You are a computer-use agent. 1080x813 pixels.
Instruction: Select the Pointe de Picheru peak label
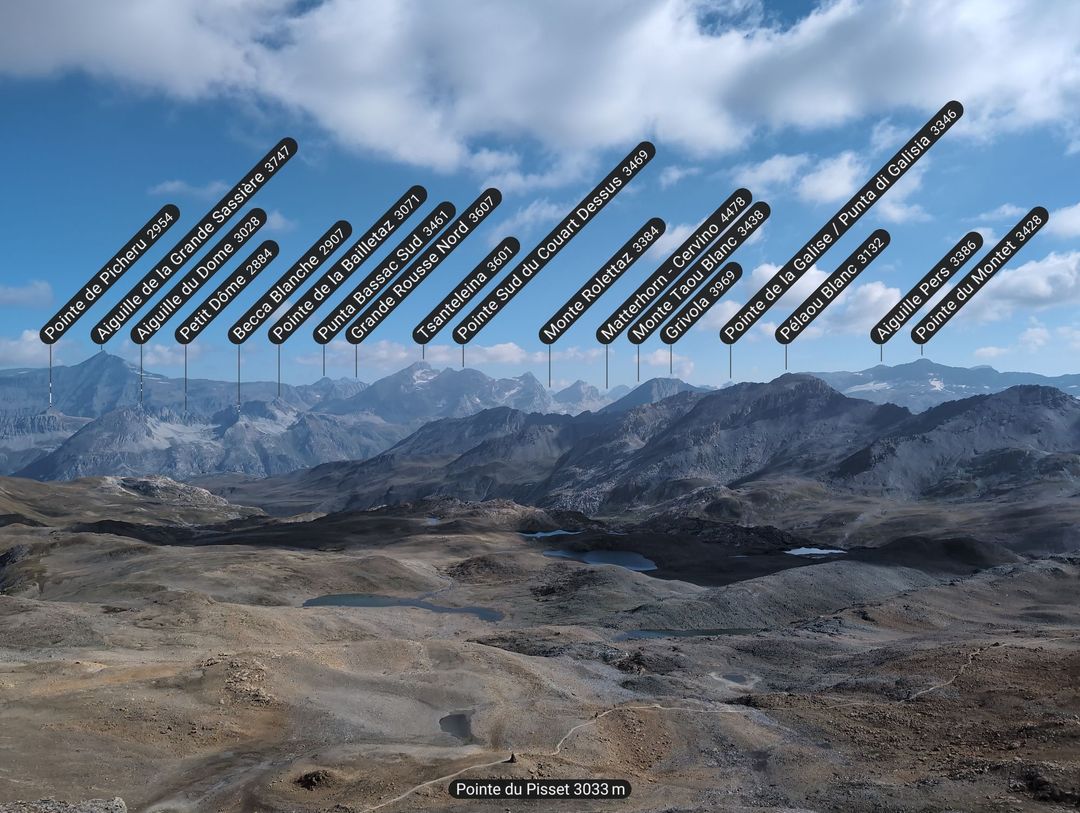tap(109, 274)
